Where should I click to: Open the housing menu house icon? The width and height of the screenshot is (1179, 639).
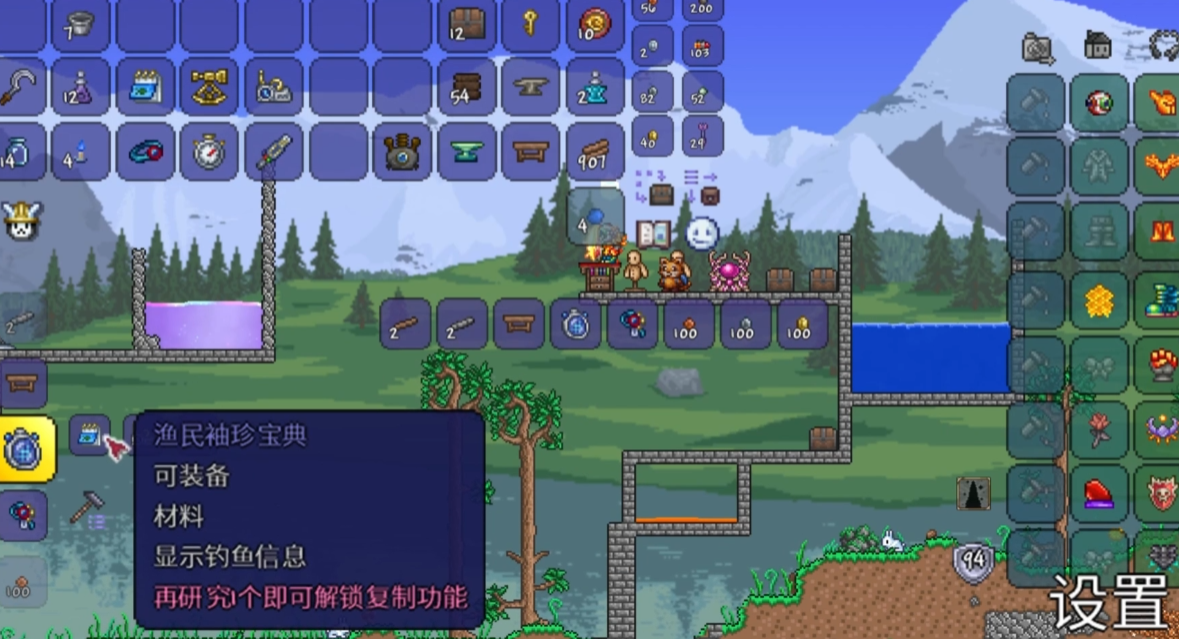(x=1098, y=45)
